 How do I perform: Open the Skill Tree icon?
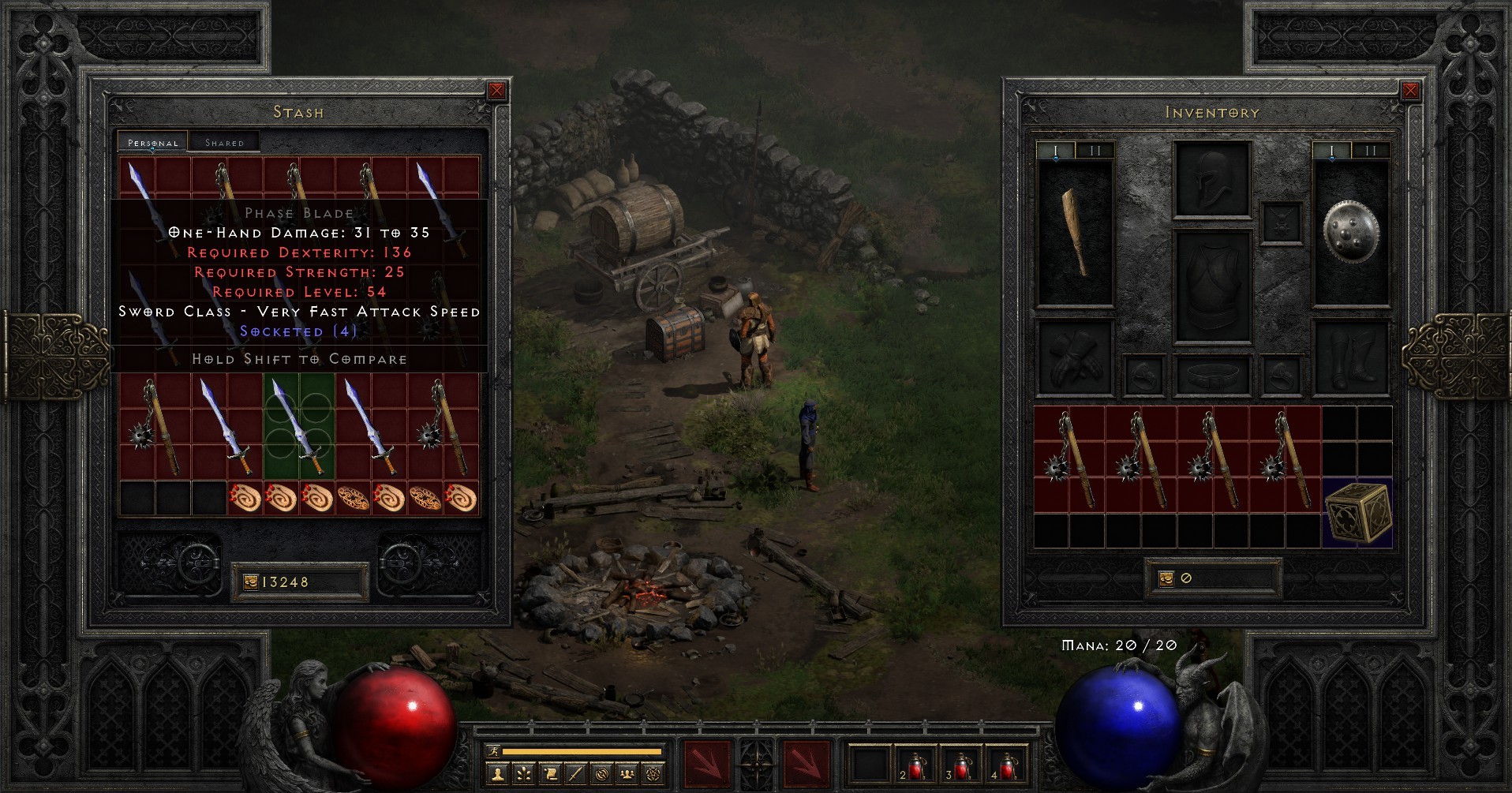pos(523,773)
